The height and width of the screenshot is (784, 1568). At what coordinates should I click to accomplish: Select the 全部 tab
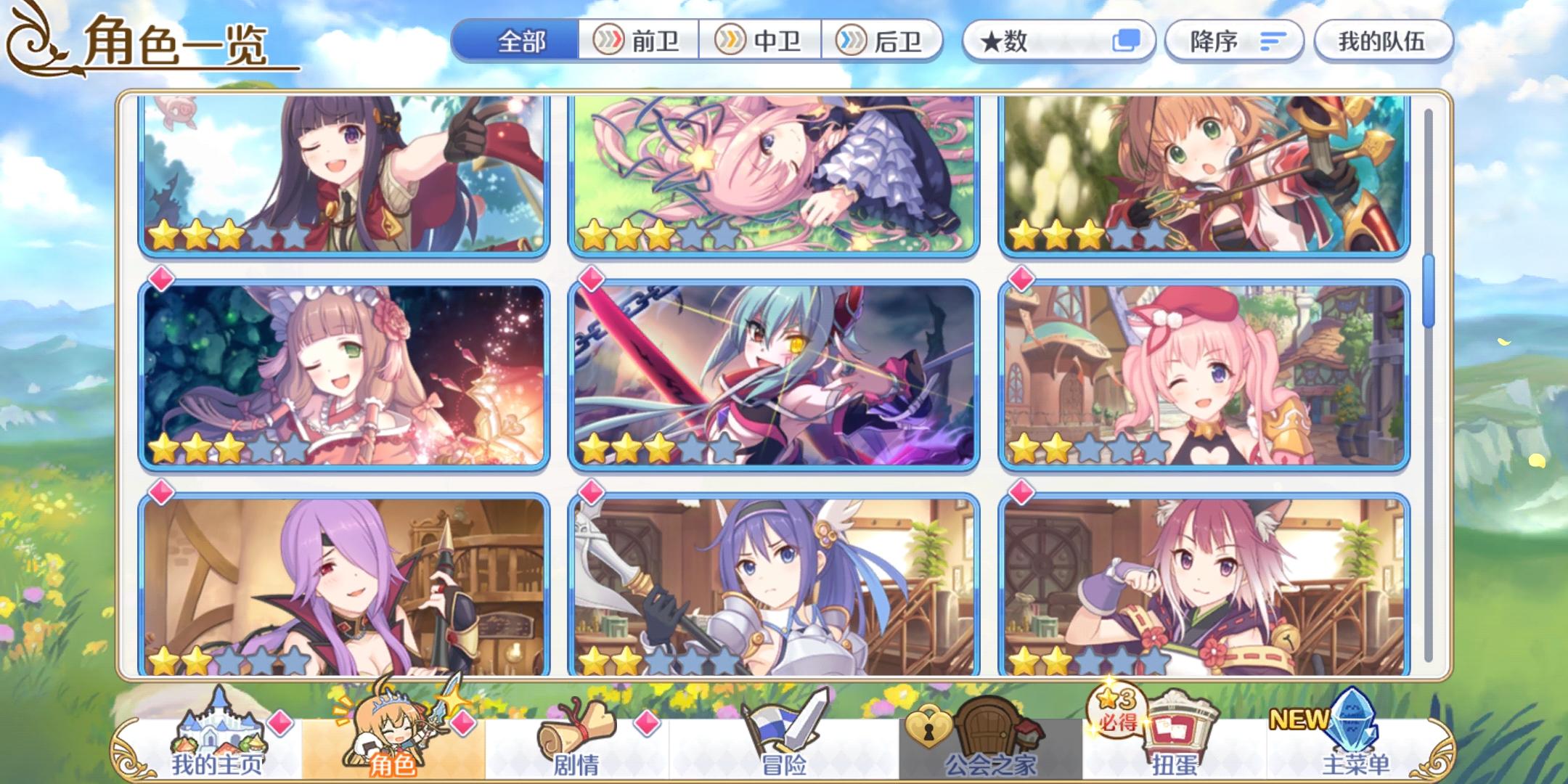click(x=523, y=43)
